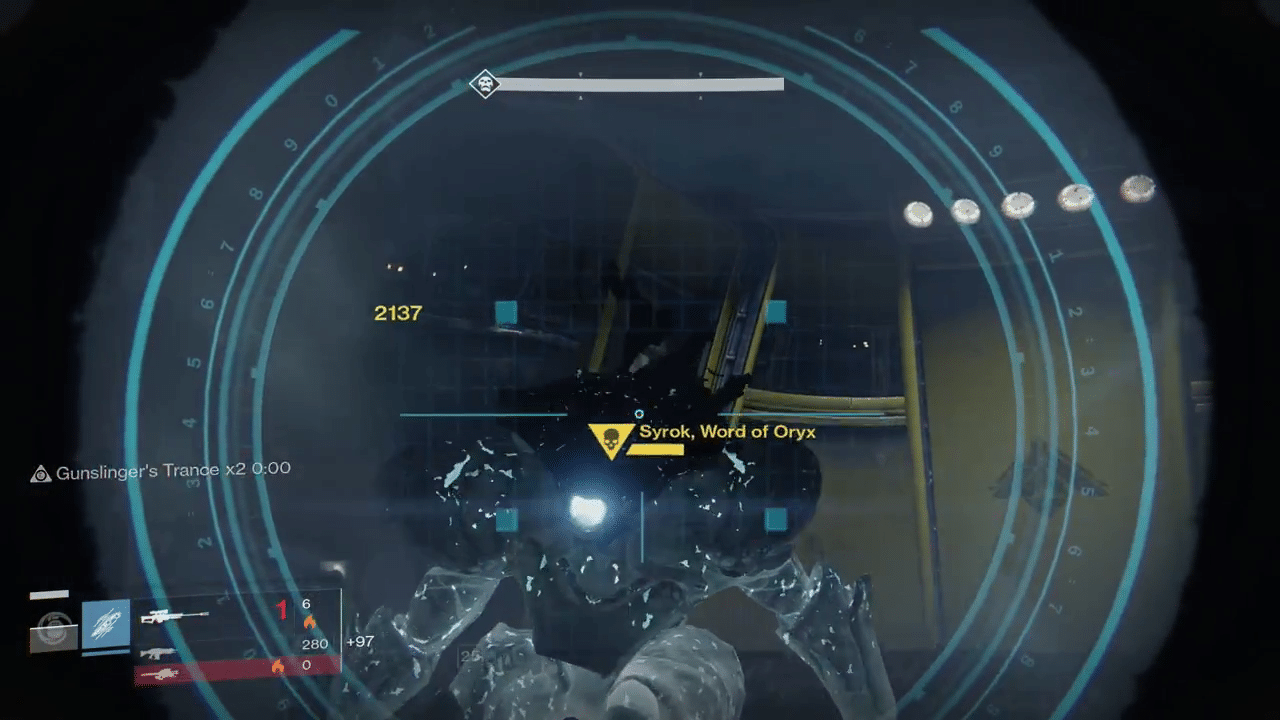Viewport: 1280px width, 720px height.
Task: Select the yellow skull marker for Syrok
Action: coord(609,440)
